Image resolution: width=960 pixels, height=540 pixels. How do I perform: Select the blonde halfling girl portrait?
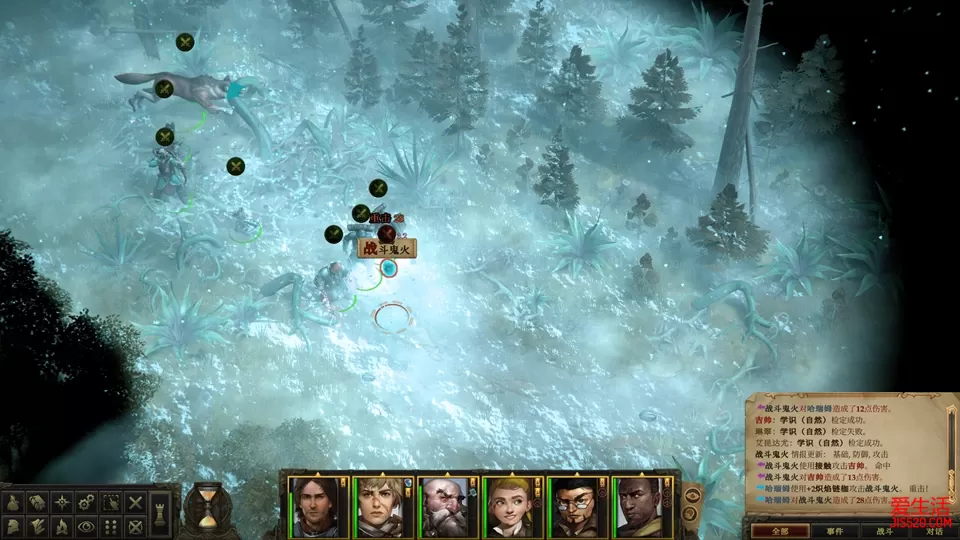point(512,506)
